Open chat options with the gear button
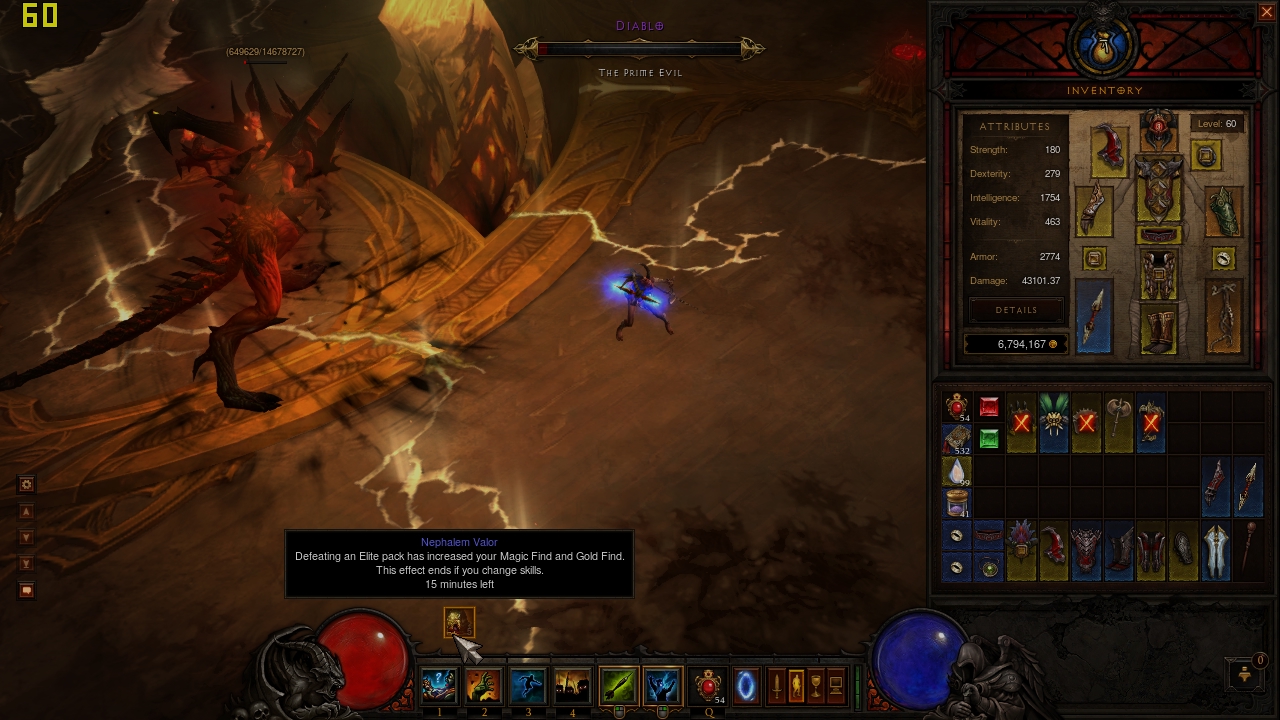This screenshot has height=720, width=1280. point(27,484)
